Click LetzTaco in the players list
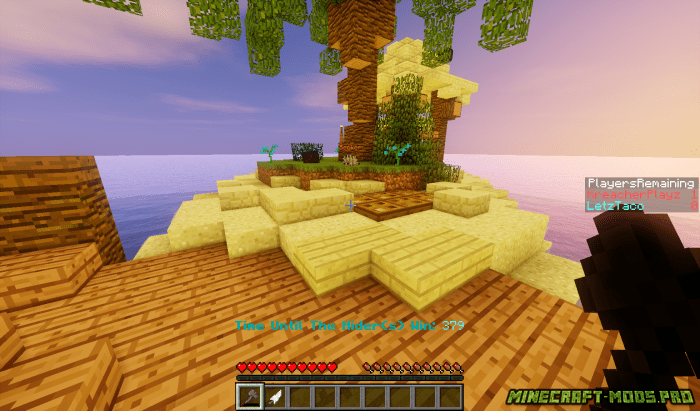The width and height of the screenshot is (700, 411). point(616,205)
